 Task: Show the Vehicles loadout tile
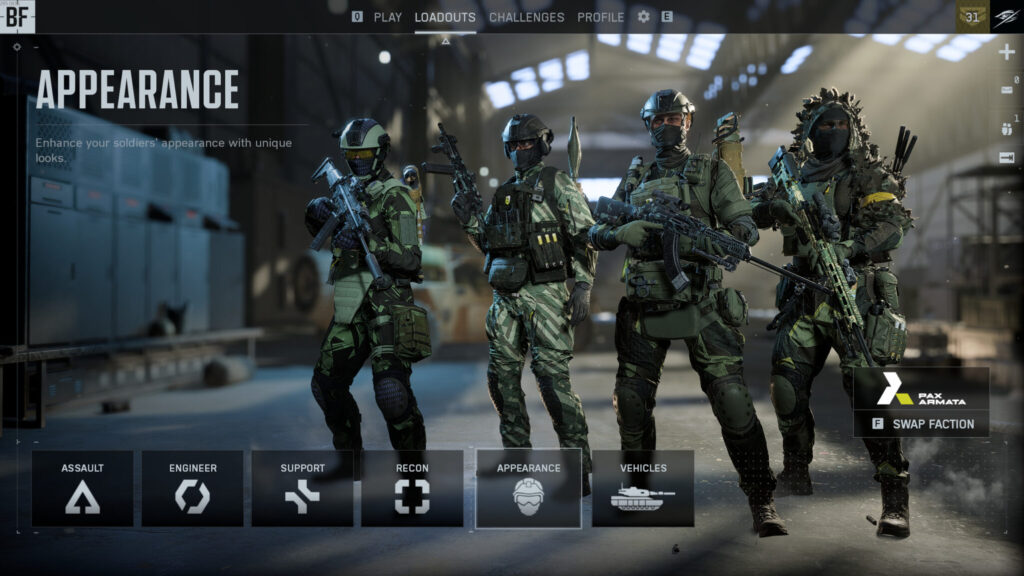click(643, 488)
